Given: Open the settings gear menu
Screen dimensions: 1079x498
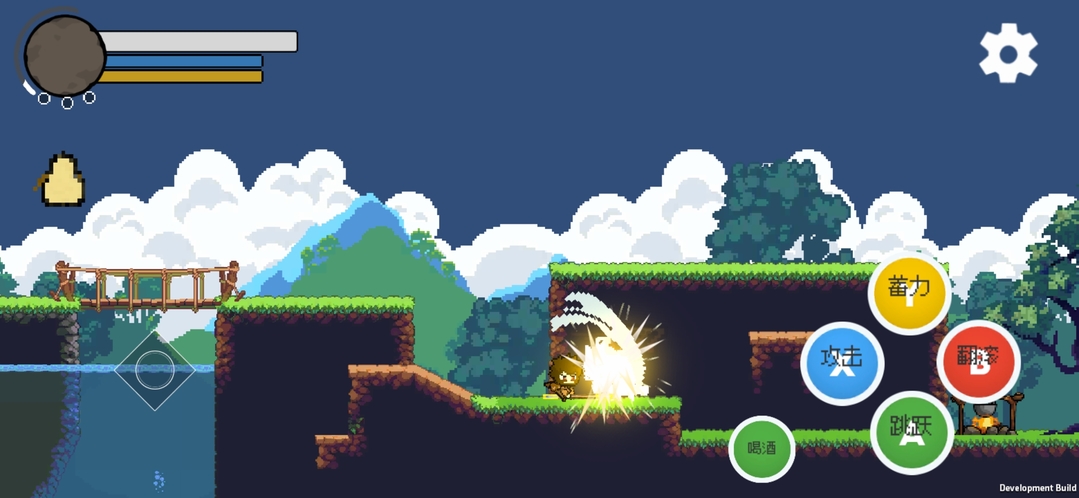Looking at the screenshot, I should pyautogui.click(x=1008, y=53).
